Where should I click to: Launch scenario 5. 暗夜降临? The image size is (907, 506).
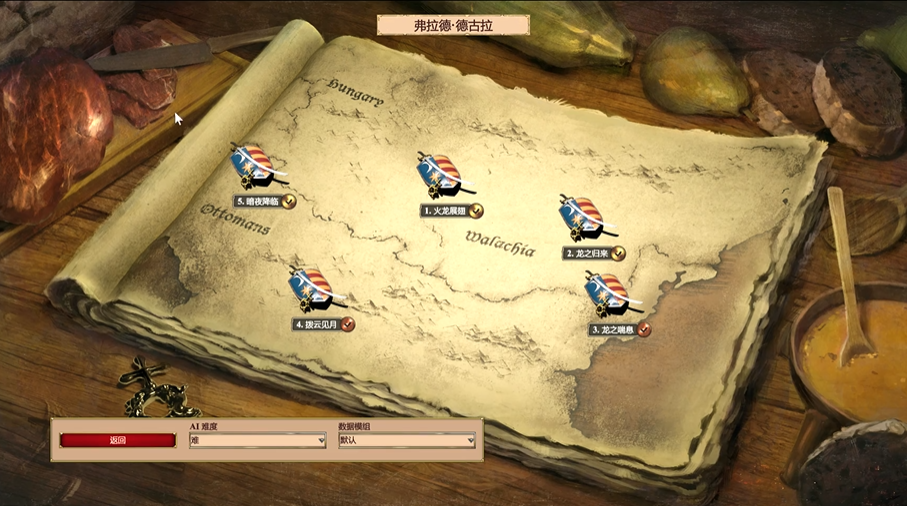[253, 167]
